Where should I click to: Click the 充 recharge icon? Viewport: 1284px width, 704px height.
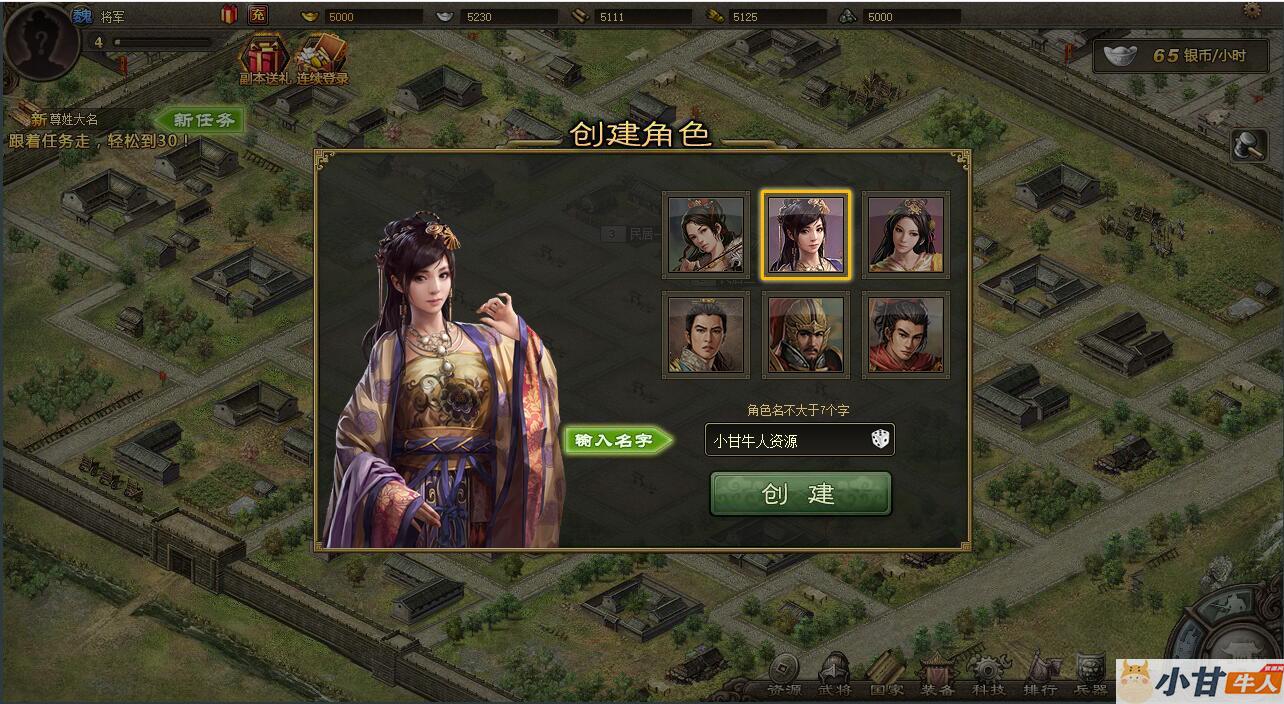pos(258,14)
